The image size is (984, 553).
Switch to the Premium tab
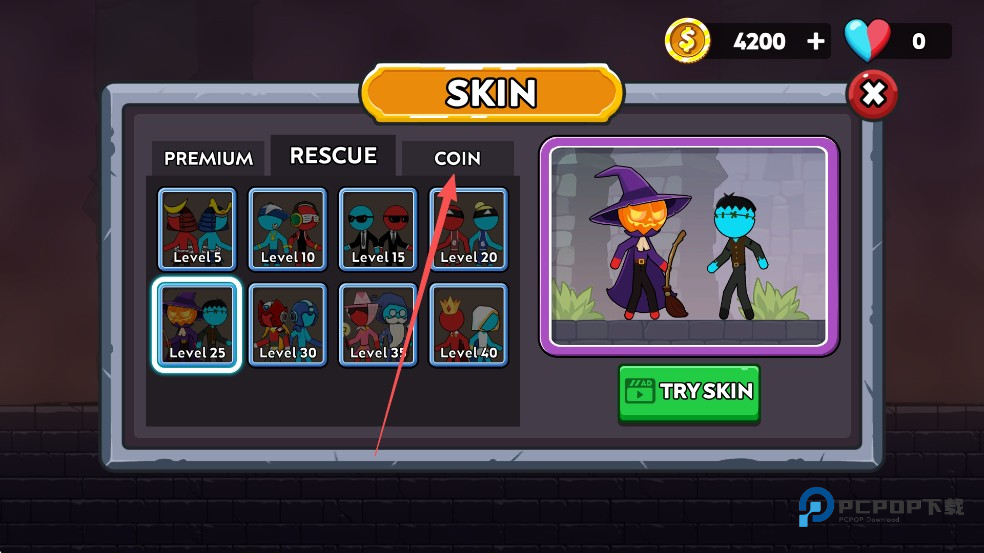208,158
